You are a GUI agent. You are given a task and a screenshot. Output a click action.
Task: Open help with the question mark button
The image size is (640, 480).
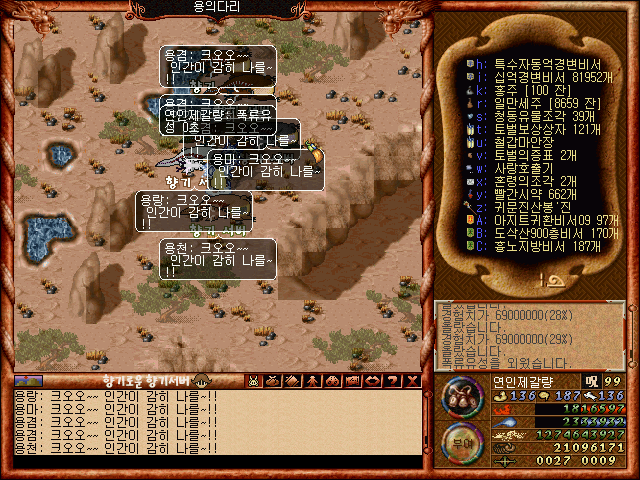coord(392,380)
